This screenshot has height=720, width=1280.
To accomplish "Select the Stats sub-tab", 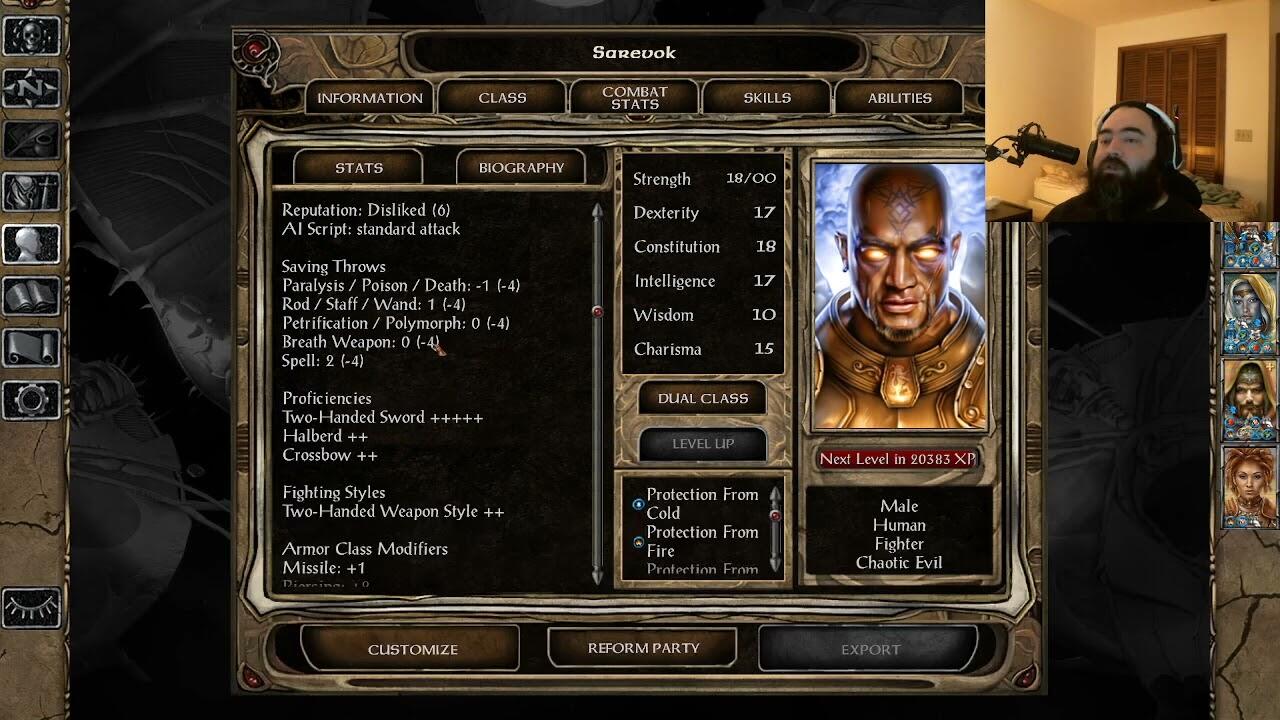I will (x=359, y=168).
